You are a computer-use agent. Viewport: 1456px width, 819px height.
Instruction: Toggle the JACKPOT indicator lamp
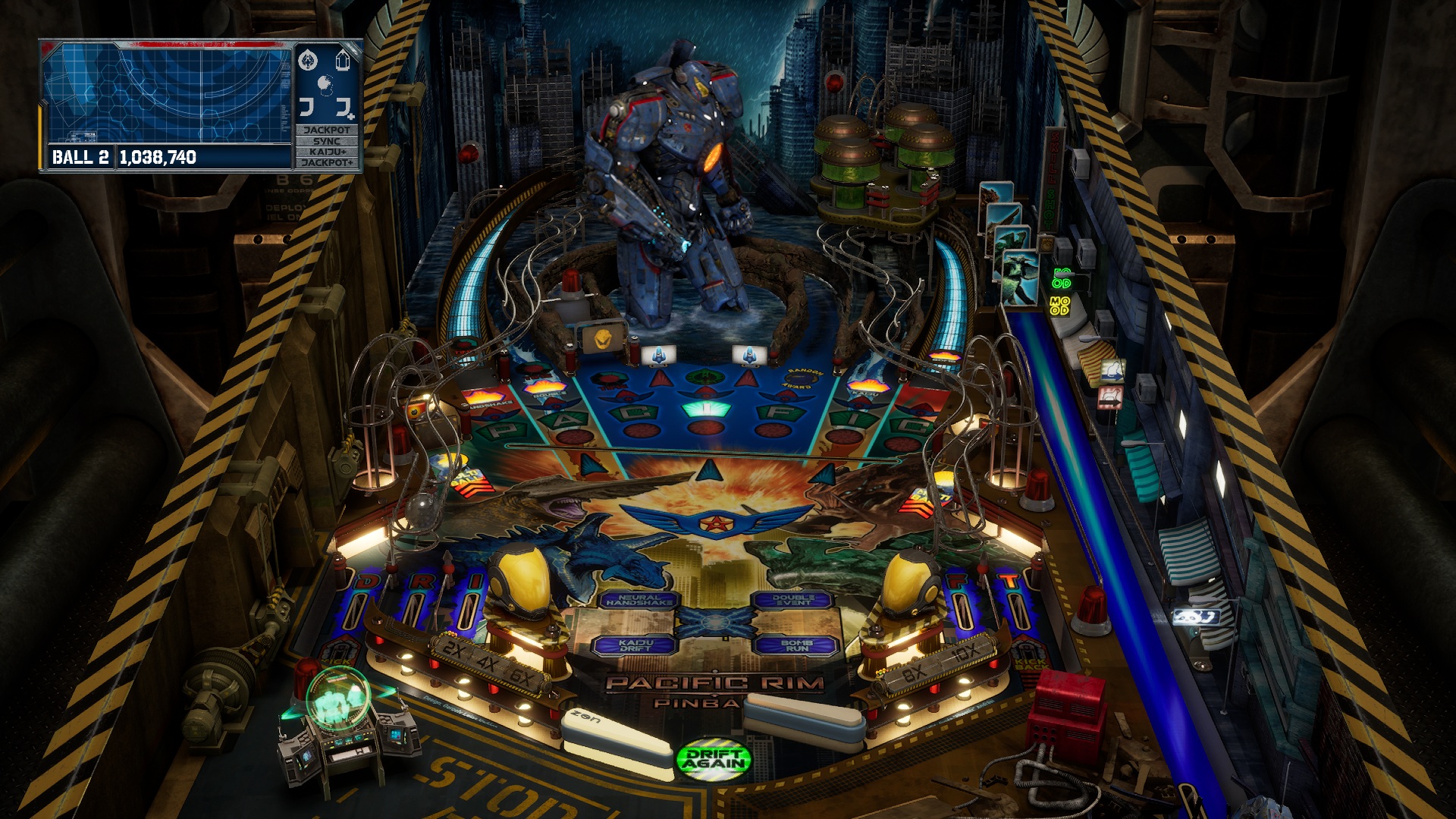click(328, 130)
